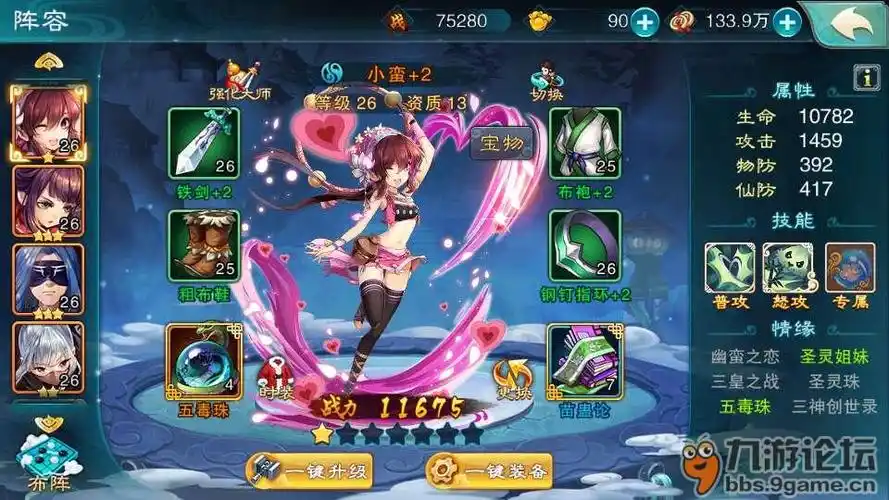The width and height of the screenshot is (889, 500).
Task: Choose the 布袍+2 green robe slot
Action: click(585, 143)
